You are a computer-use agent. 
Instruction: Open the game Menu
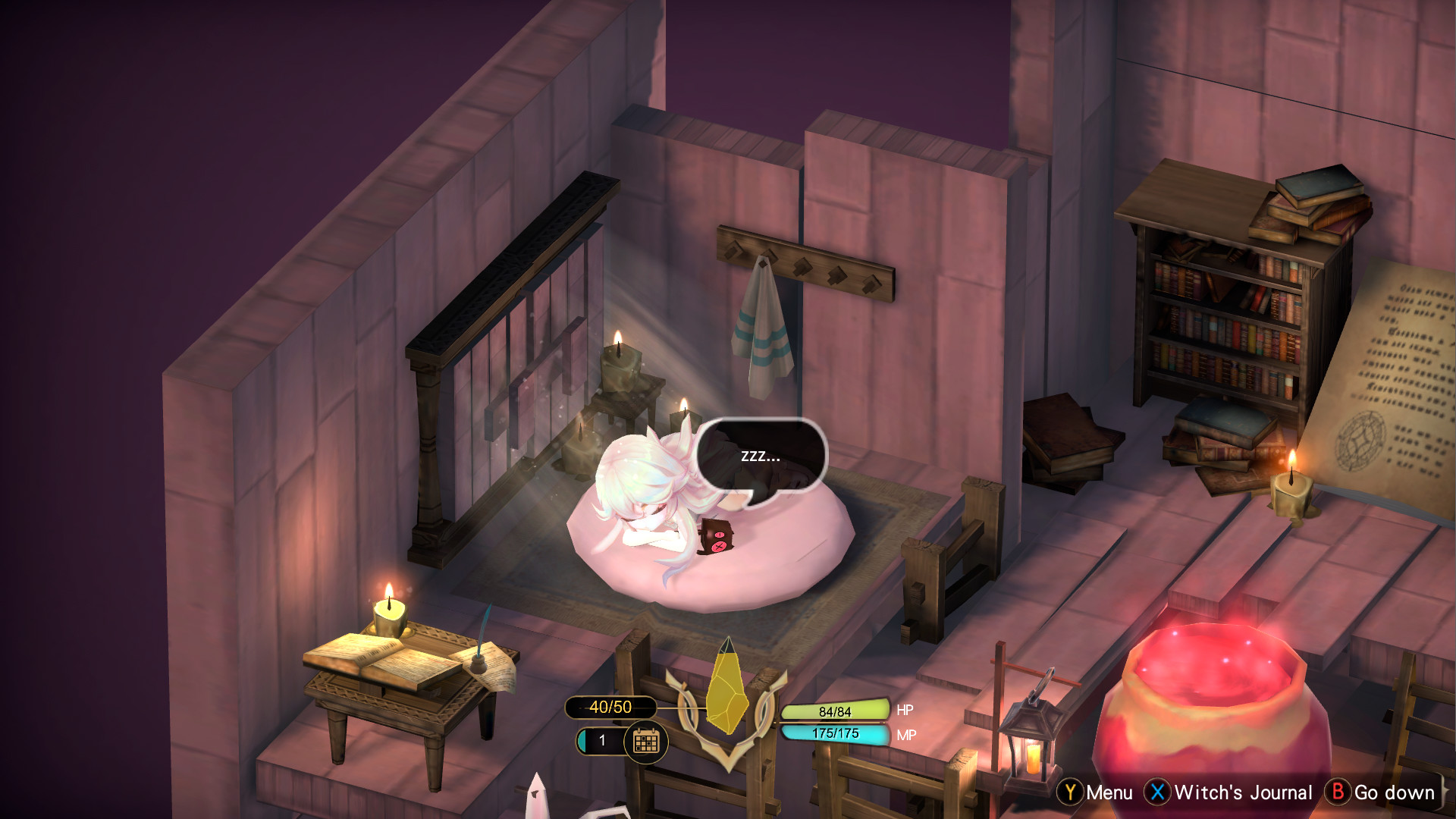pyautogui.click(x=1107, y=794)
